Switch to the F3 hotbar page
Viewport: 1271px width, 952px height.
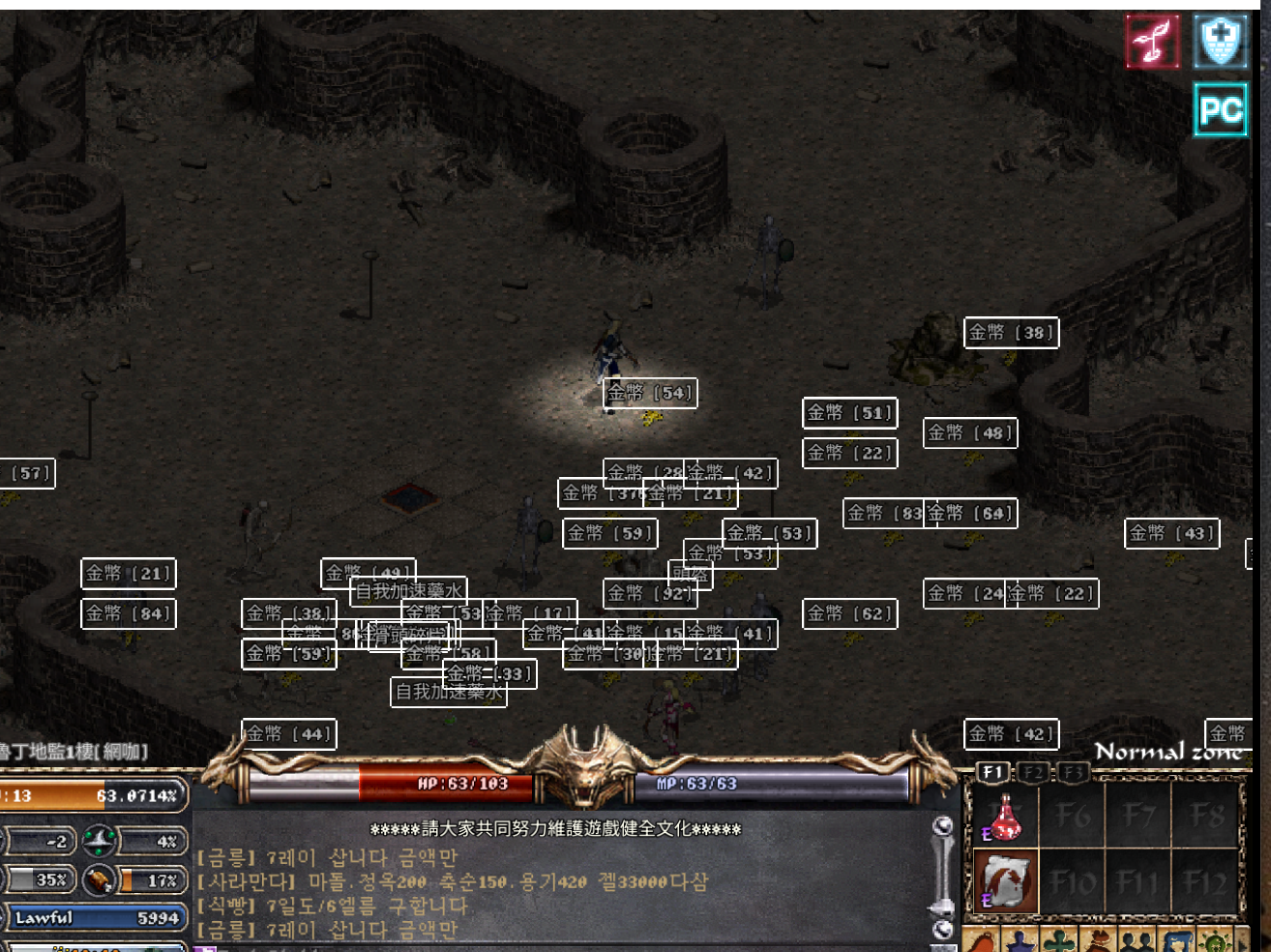pyautogui.click(x=1071, y=772)
